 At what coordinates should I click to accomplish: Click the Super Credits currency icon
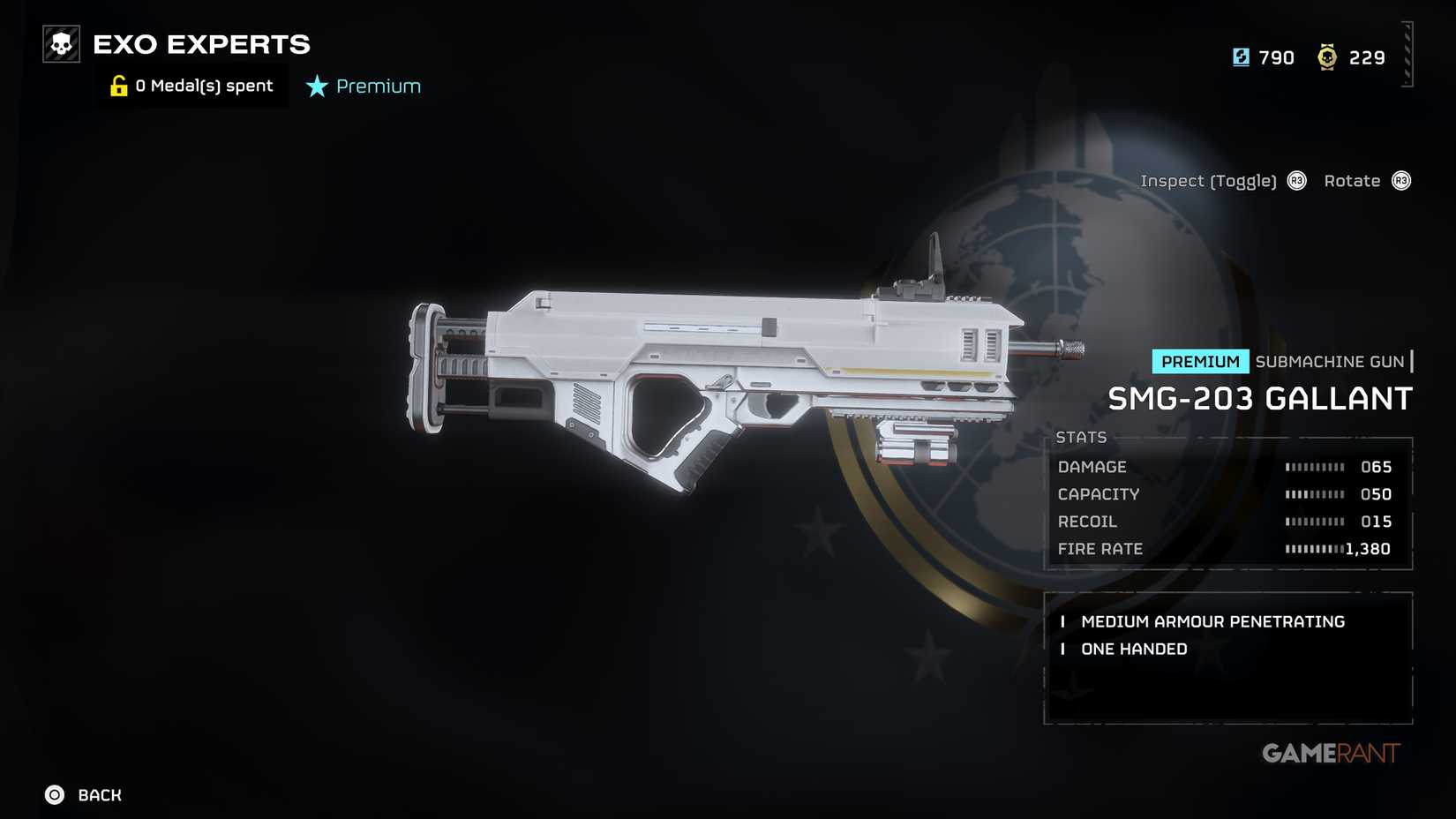tap(1241, 56)
